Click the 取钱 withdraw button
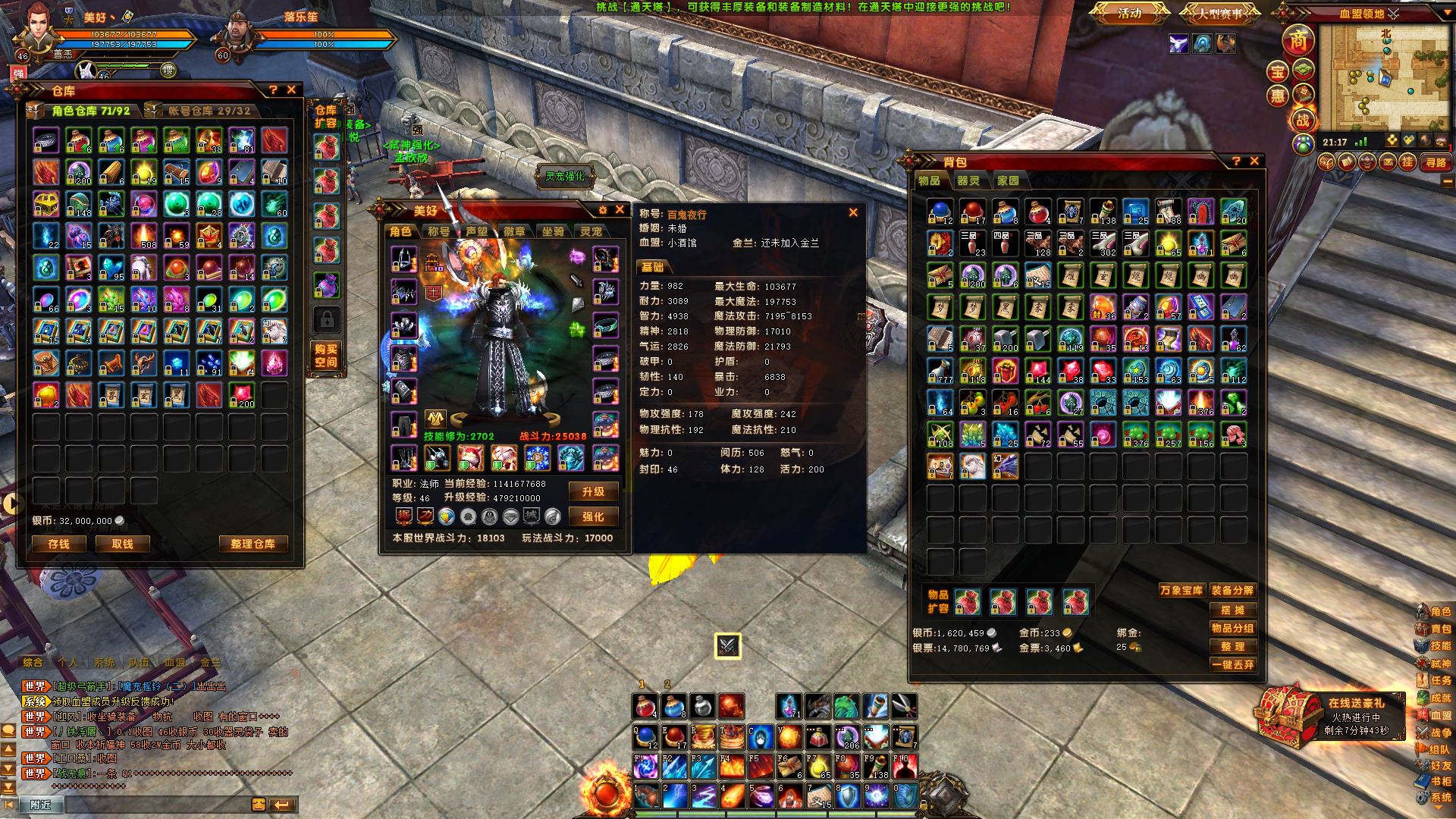Image resolution: width=1456 pixels, height=819 pixels. coord(121,544)
